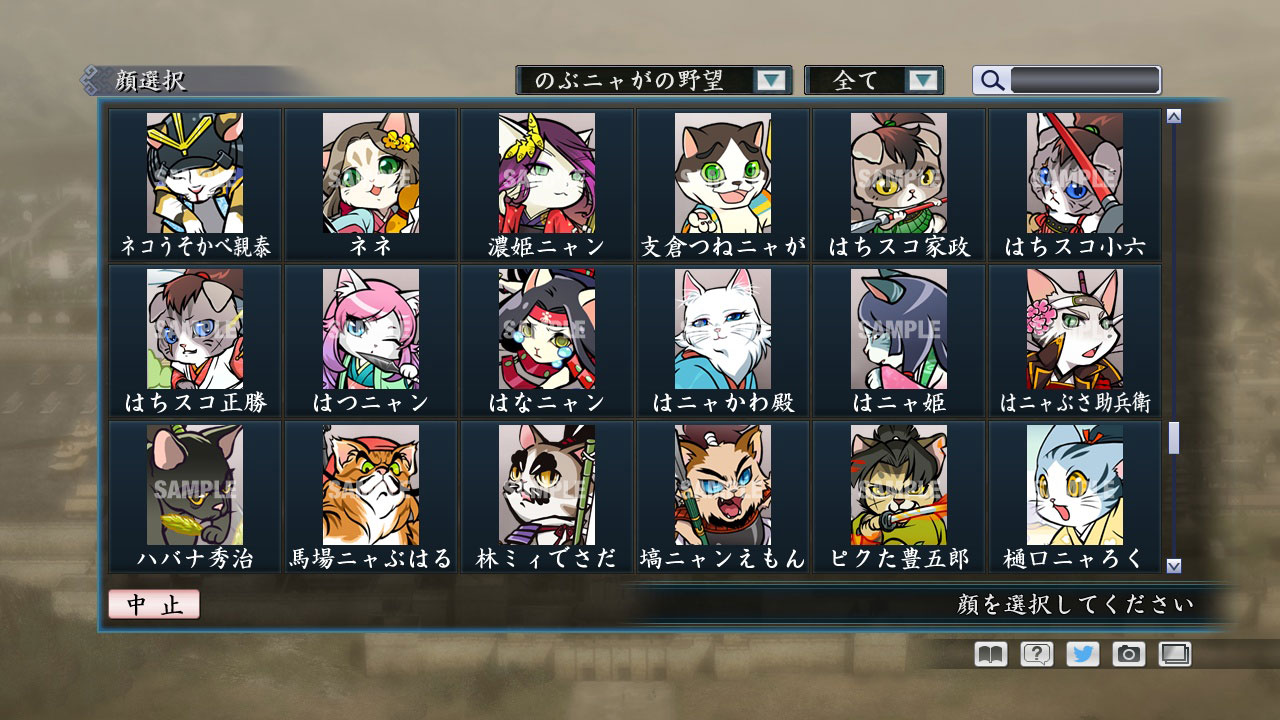The width and height of the screenshot is (1280, 720).
Task: Pick the pink-haired はつニャン portrait
Action: (369, 333)
